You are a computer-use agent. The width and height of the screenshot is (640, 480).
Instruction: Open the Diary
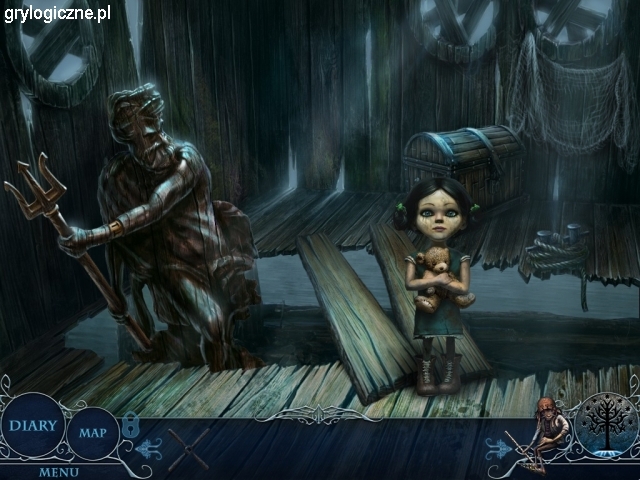[x=33, y=426]
